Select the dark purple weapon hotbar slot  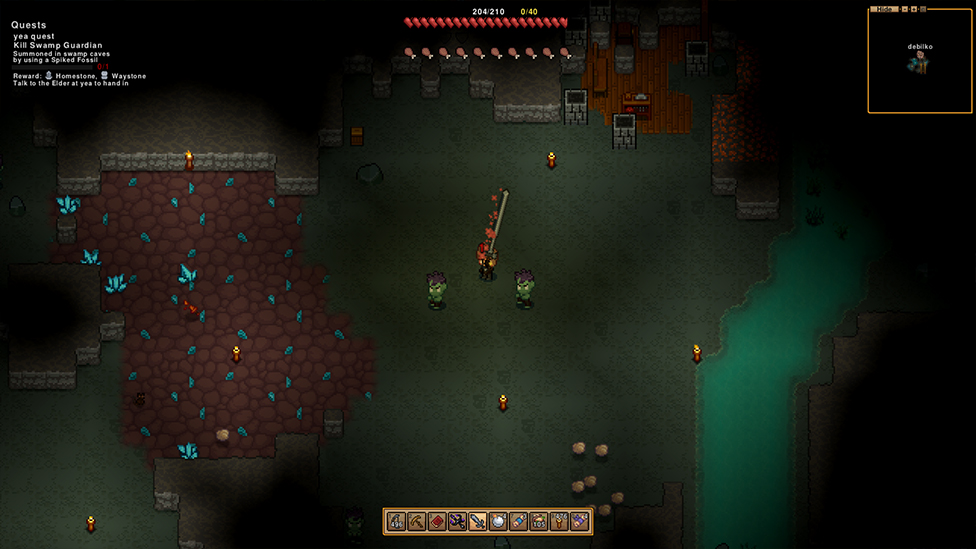[457, 521]
